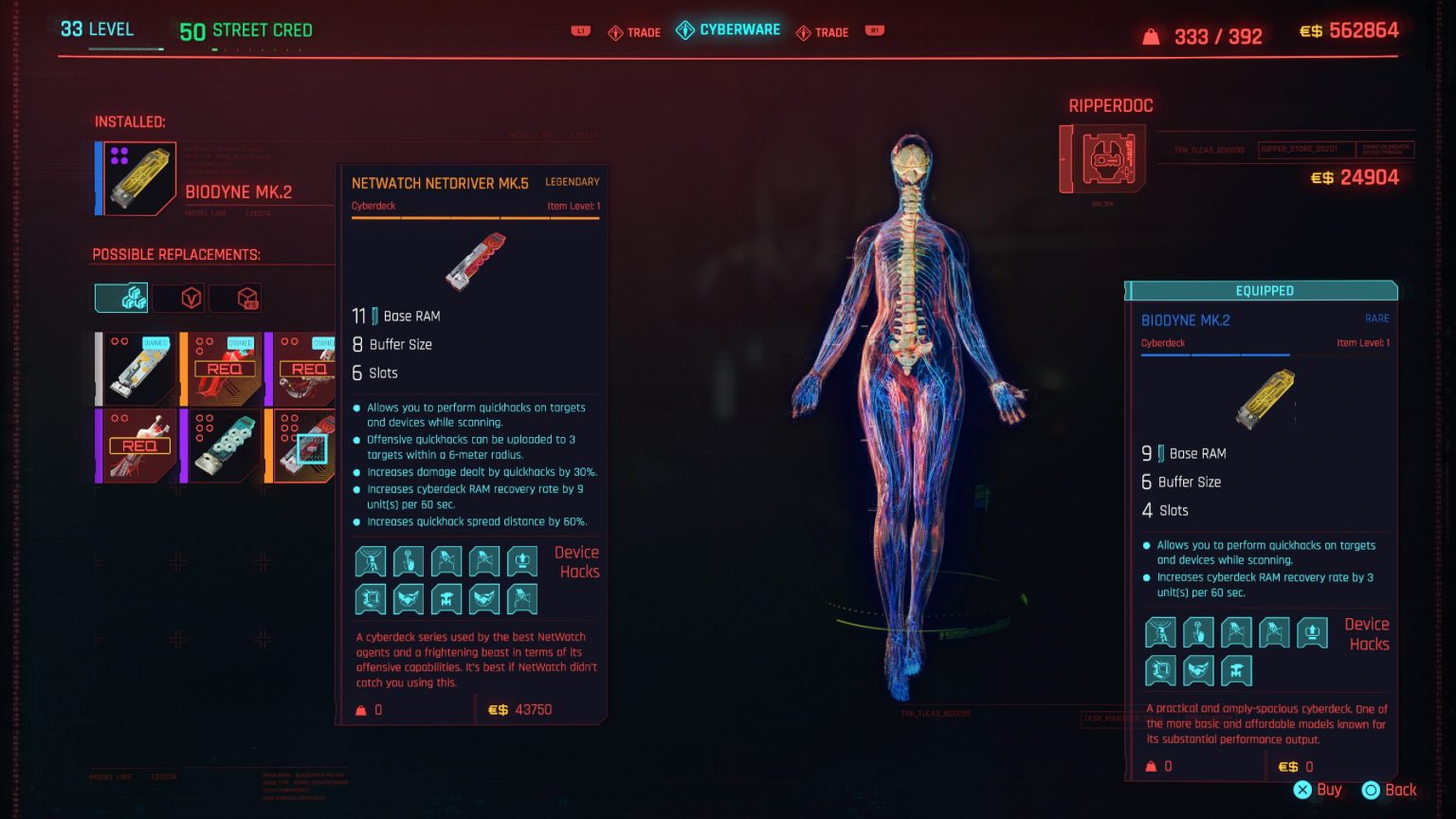Select the turret Device Hack icon

[446, 598]
